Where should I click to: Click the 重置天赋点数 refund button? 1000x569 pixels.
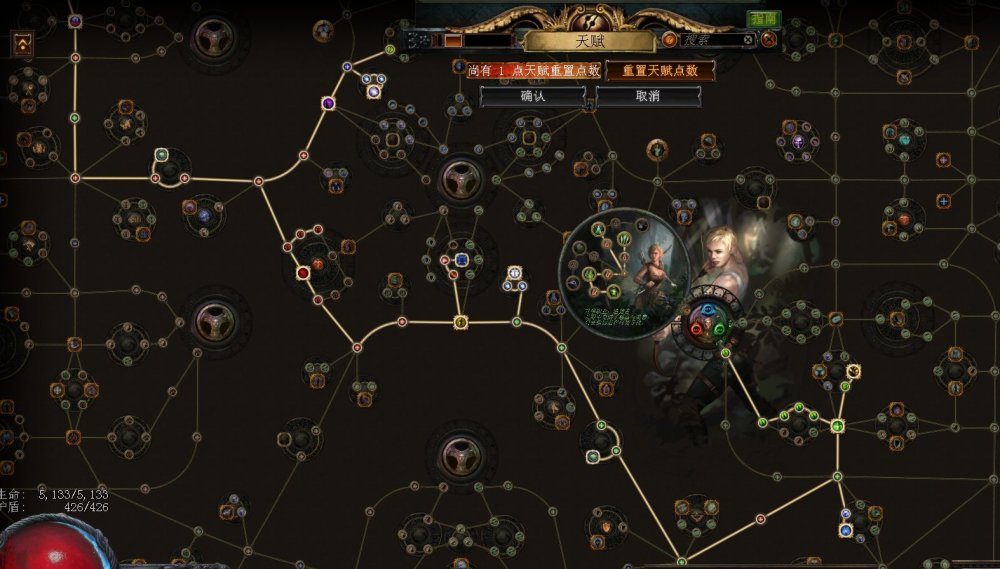[x=660, y=71]
